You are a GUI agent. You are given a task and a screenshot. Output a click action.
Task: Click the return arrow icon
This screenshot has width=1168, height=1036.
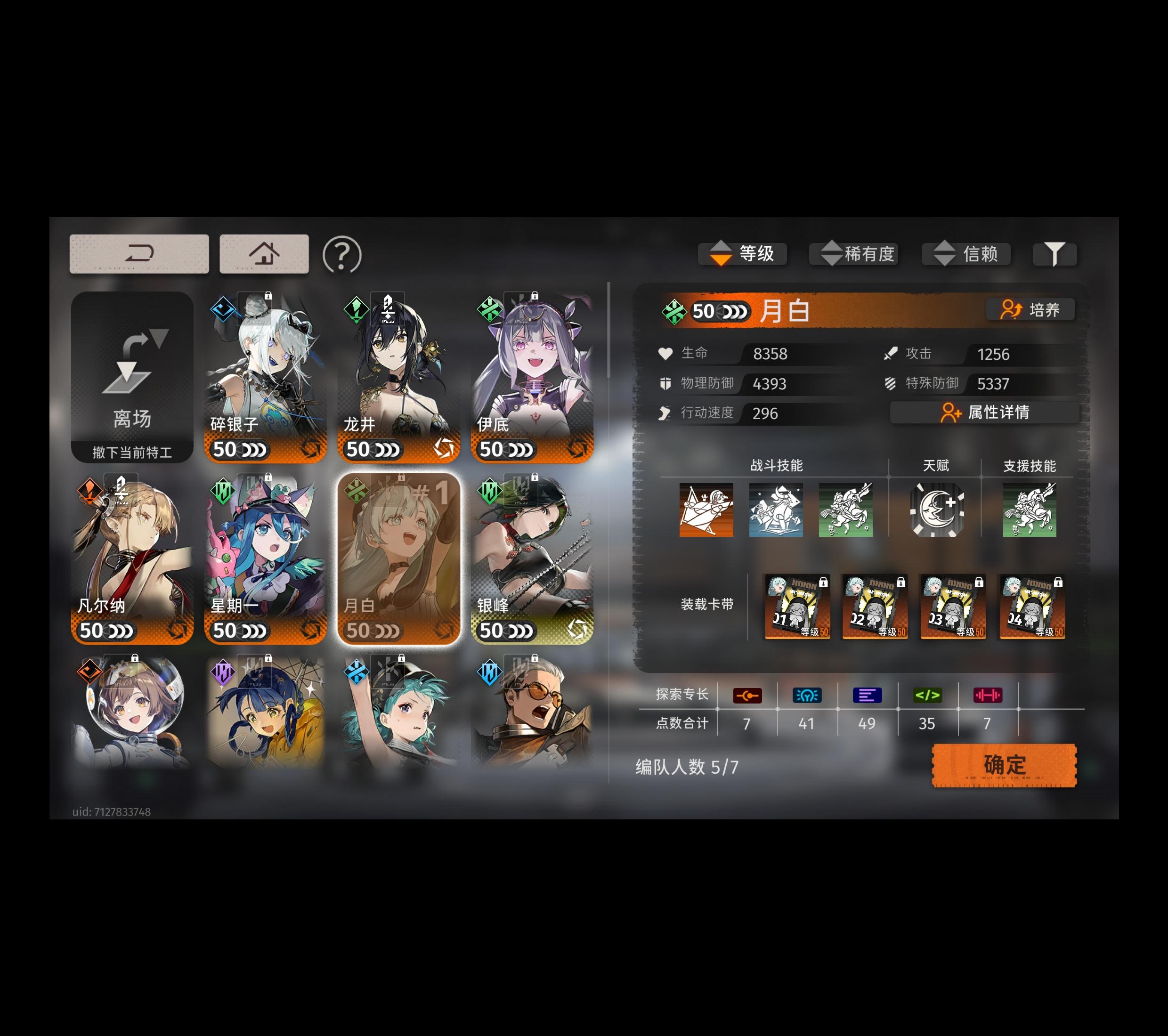pos(139,253)
